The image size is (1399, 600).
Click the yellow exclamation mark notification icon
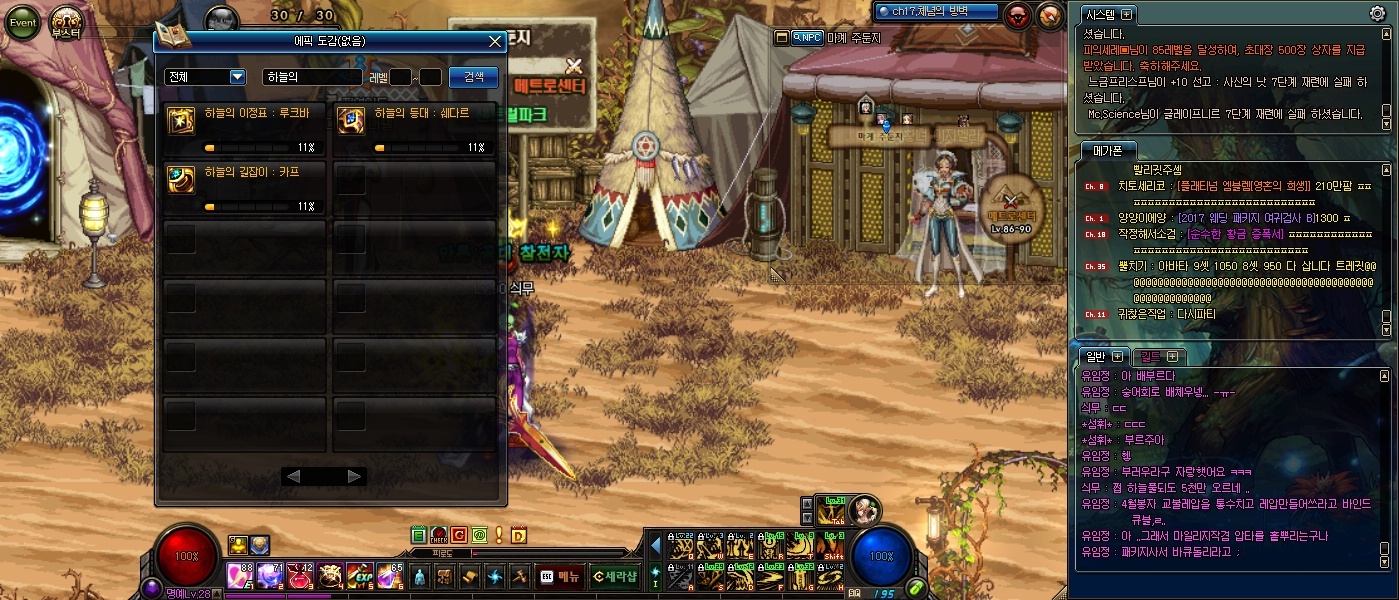[x=499, y=535]
